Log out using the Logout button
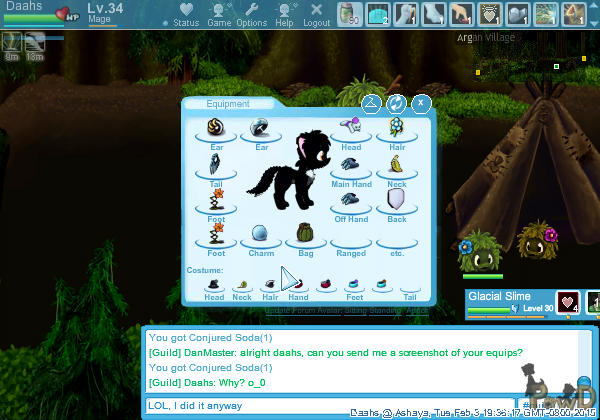The width and height of the screenshot is (600, 420). (x=316, y=16)
